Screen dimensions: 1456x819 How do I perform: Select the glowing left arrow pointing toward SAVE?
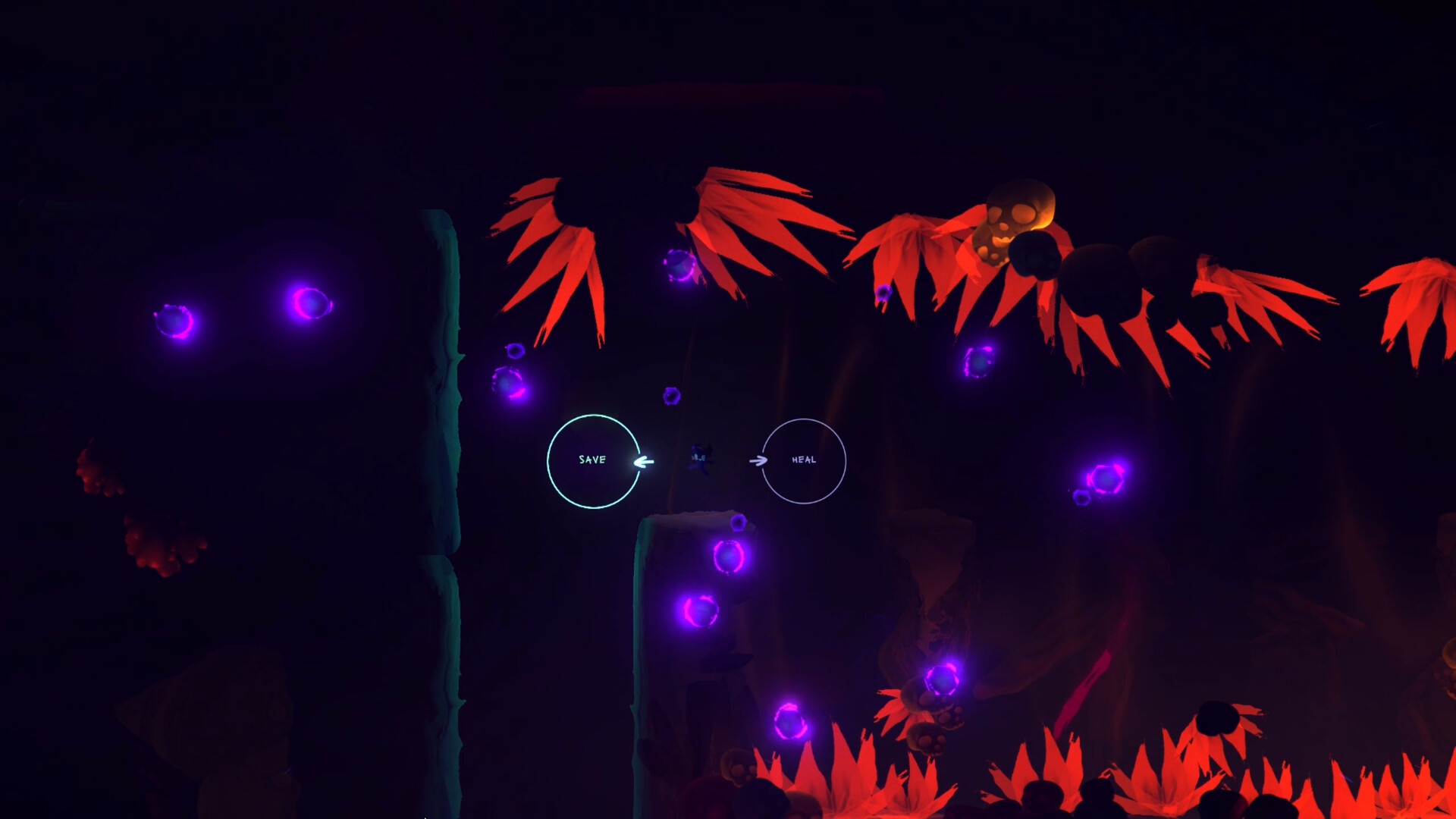[x=645, y=460]
